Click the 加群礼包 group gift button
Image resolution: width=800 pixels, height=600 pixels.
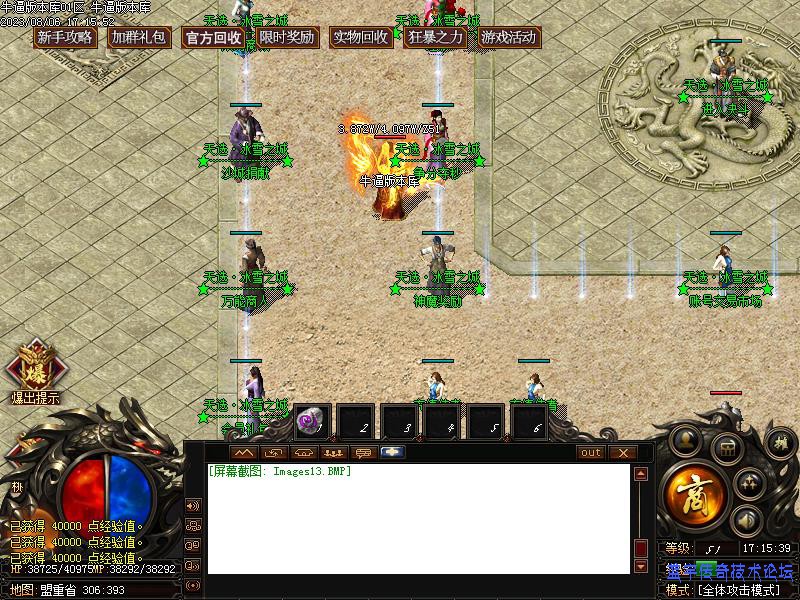[139, 38]
